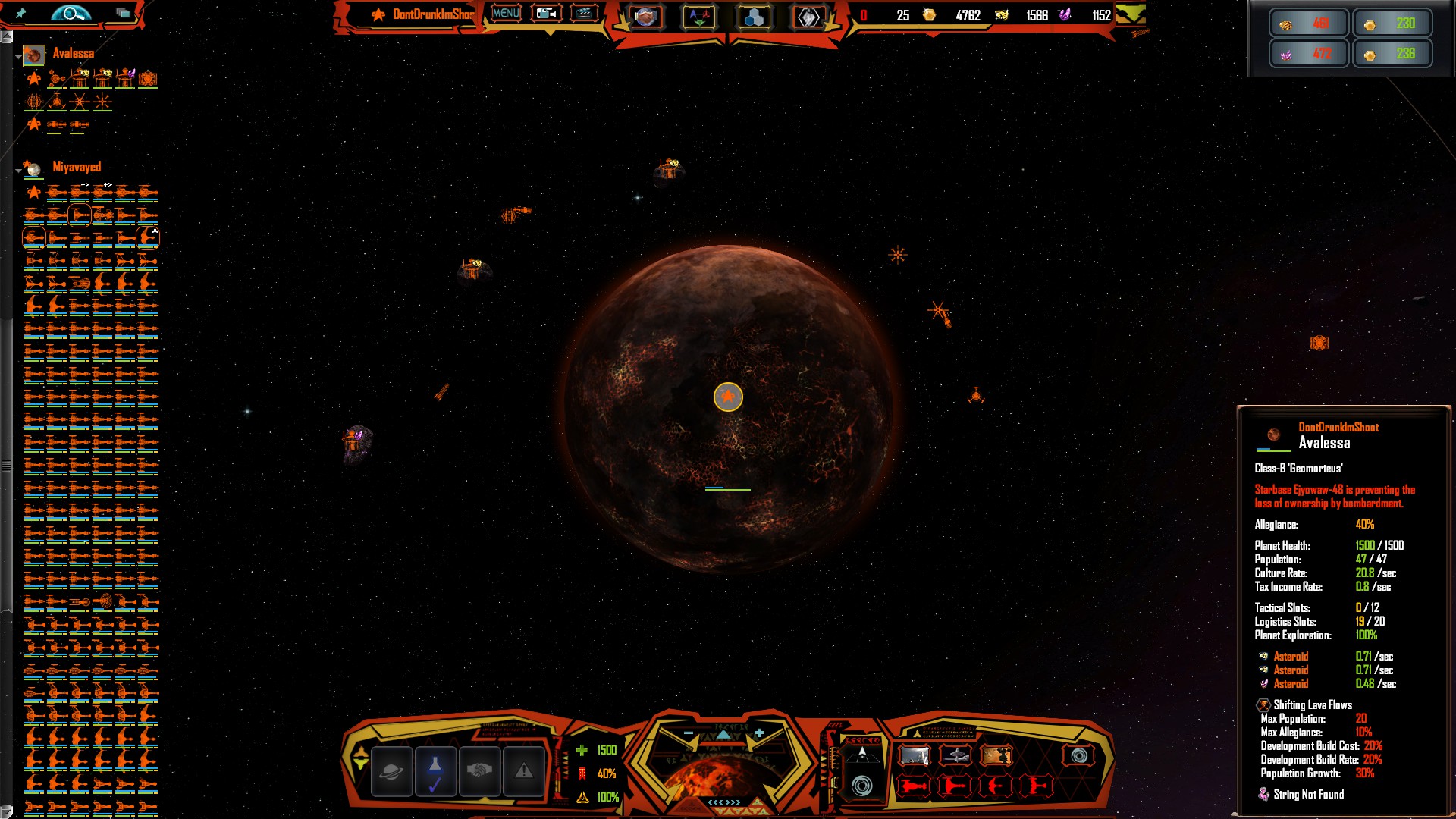Click the handshake button in the bottom panel
1456x819 pixels.
pyautogui.click(x=479, y=771)
